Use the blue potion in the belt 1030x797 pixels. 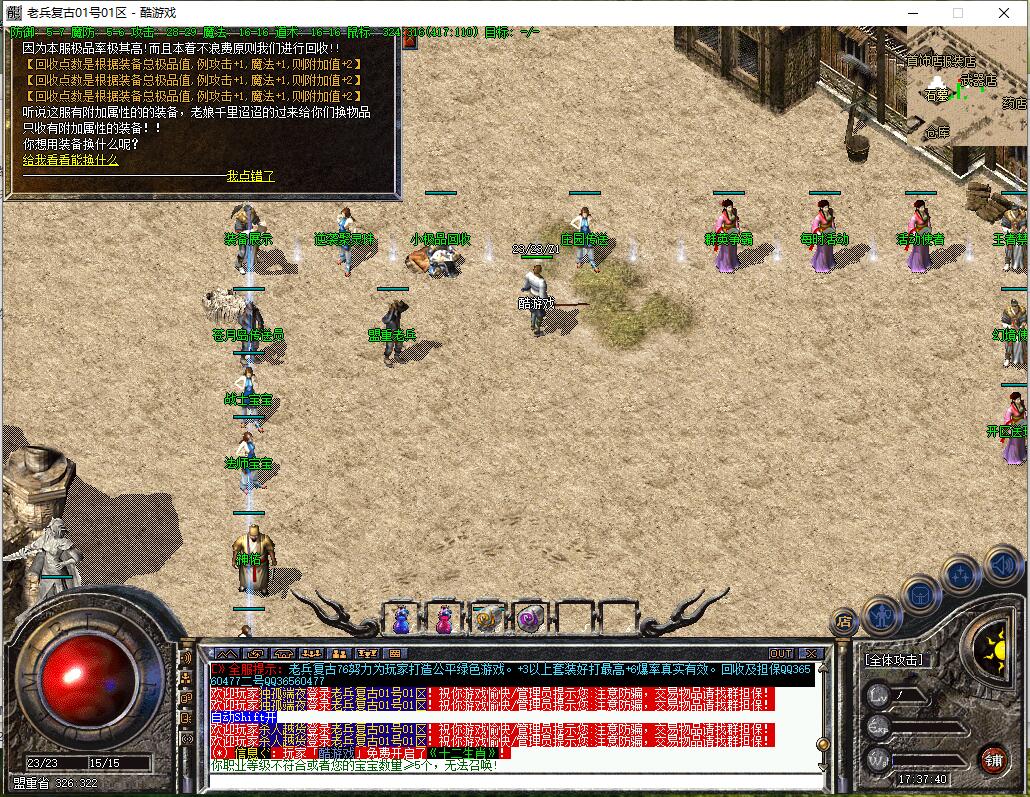pos(401,620)
